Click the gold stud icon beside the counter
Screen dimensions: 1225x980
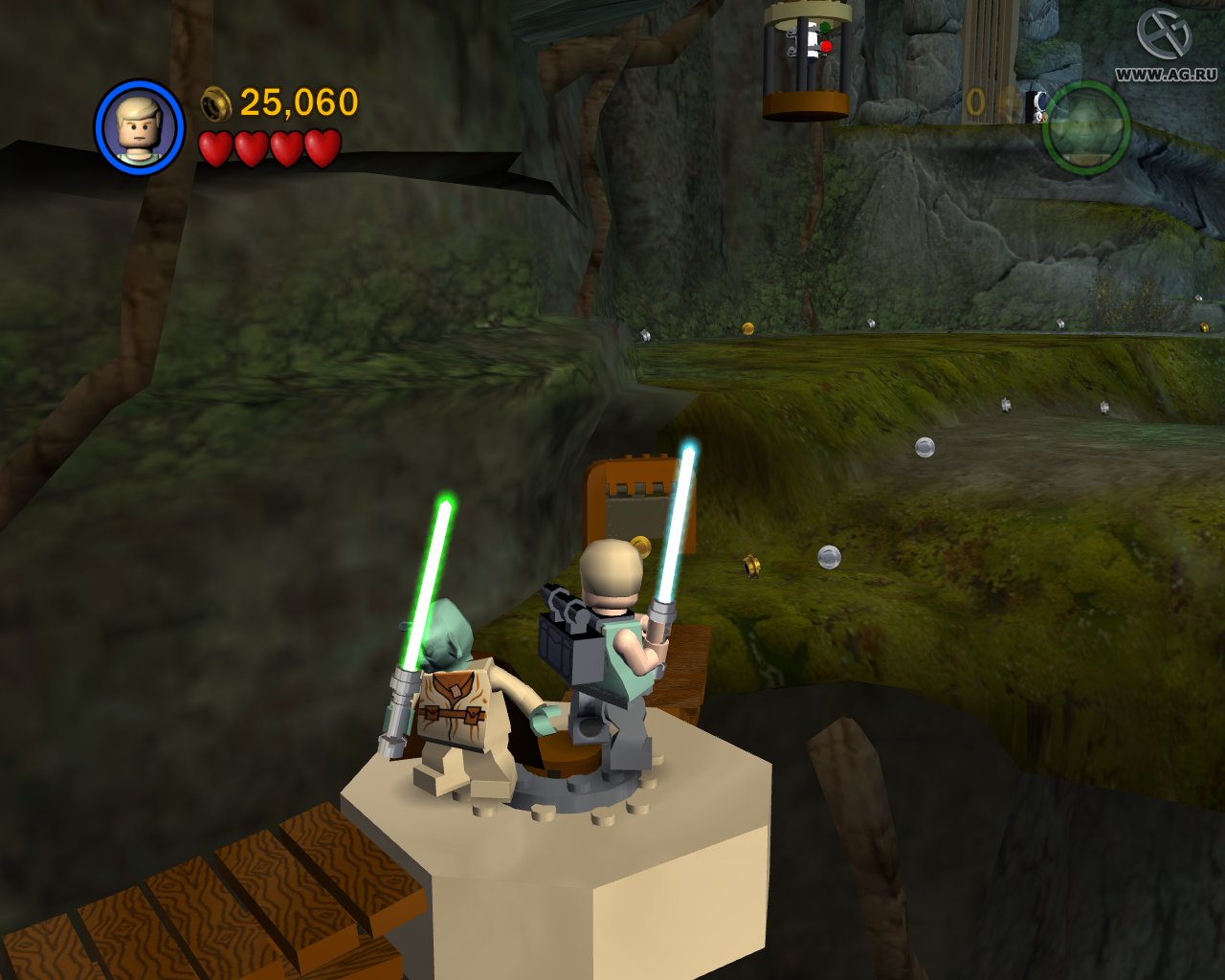click(x=212, y=101)
